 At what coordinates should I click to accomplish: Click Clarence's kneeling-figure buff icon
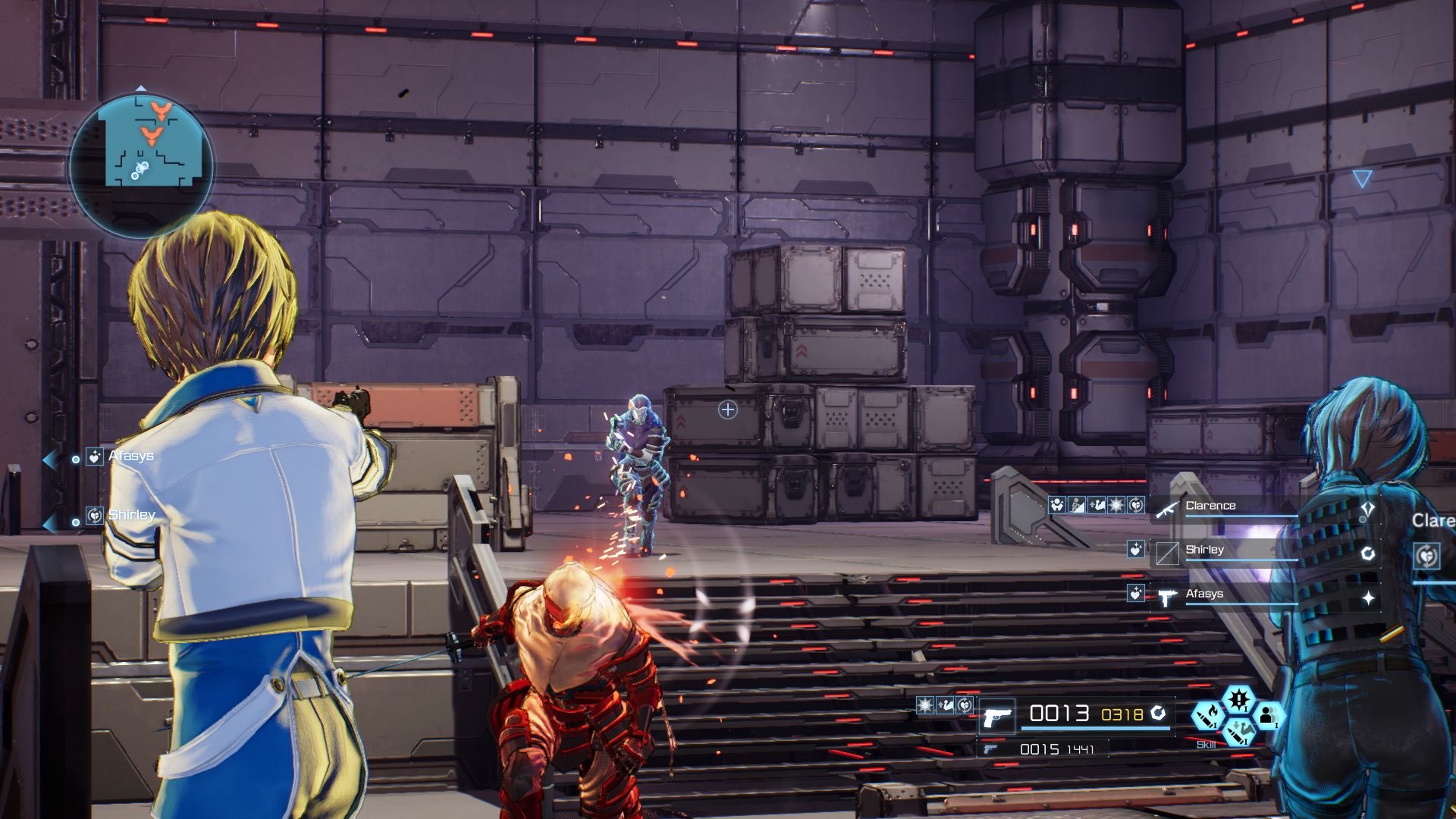tap(1077, 505)
